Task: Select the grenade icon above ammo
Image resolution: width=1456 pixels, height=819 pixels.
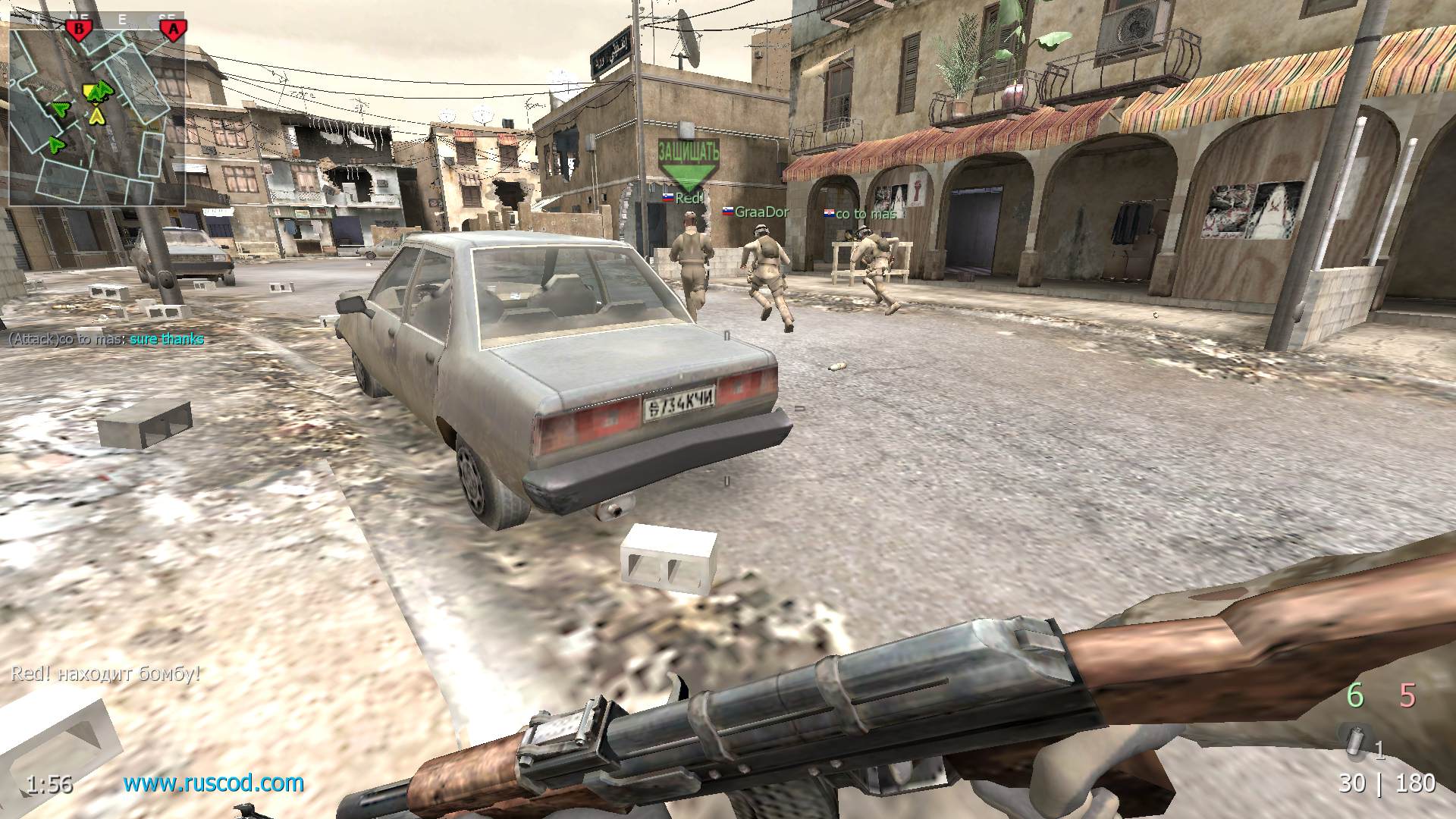Action: 1354,740
